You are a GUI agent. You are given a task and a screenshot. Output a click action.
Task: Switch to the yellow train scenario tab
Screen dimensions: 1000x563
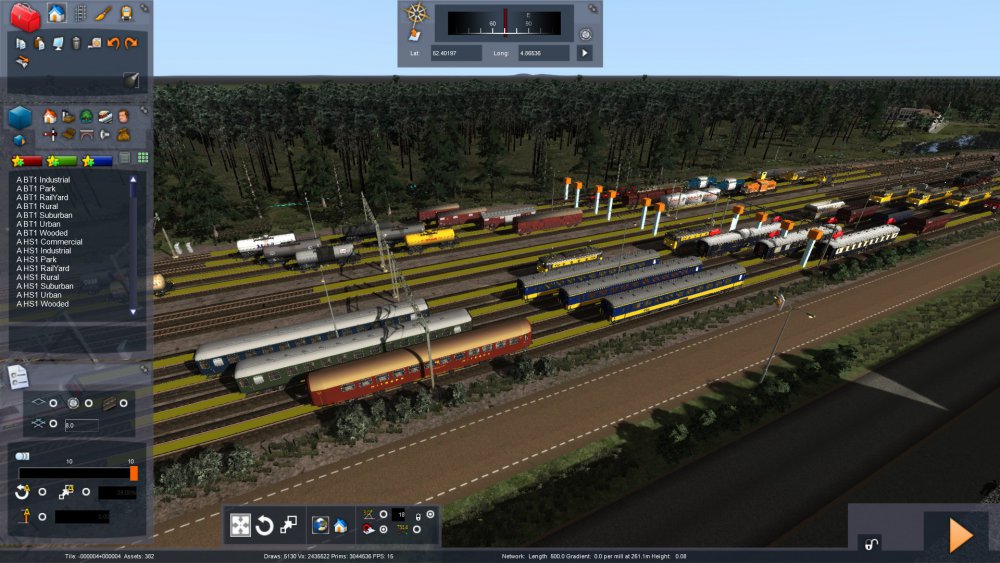[x=127, y=13]
